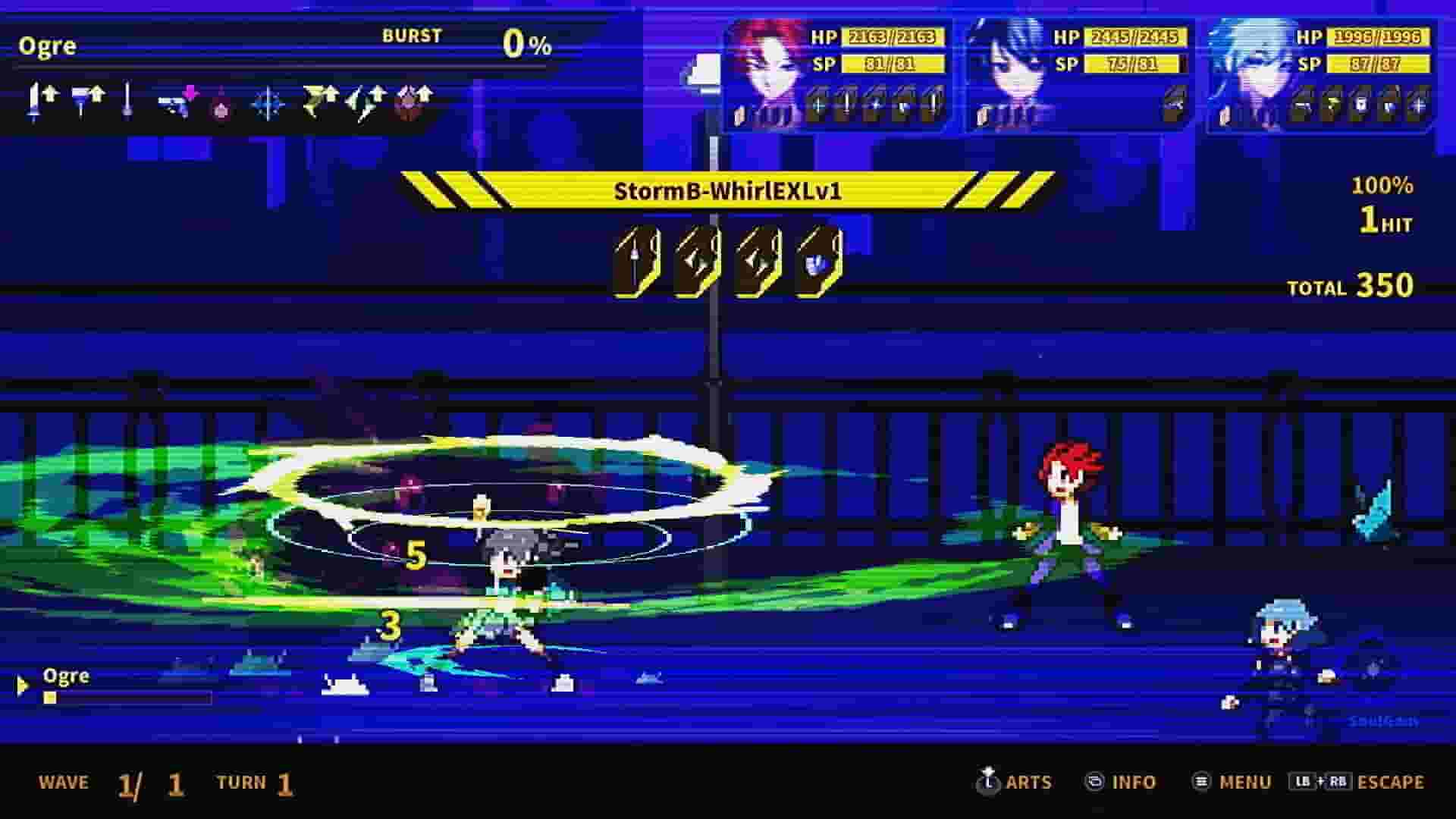Viewport: 1456px width, 819px height.
Task: Select the brown defense-up buff icon
Action: 413,101
